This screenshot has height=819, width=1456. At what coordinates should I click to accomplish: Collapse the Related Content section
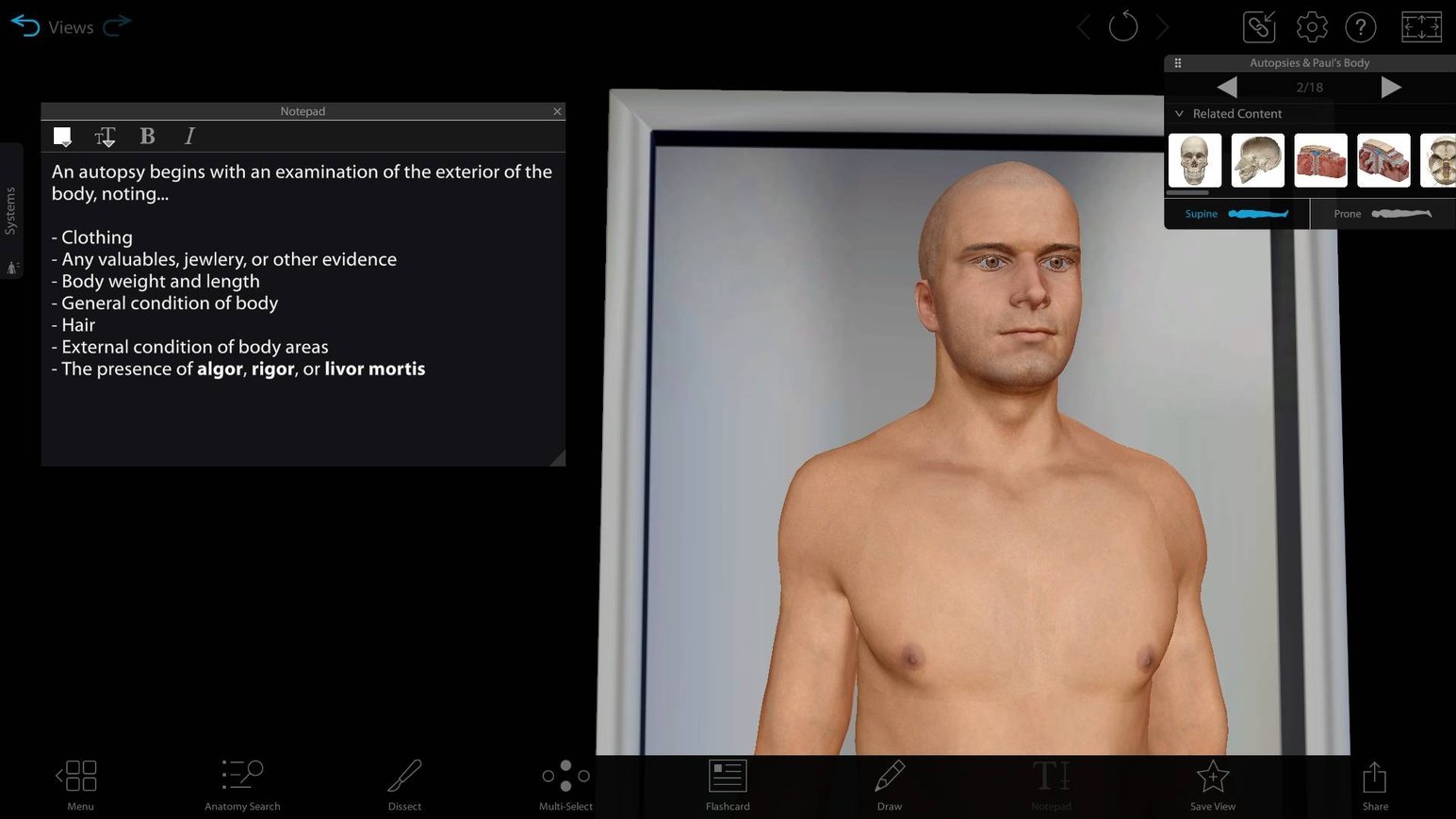1179,113
